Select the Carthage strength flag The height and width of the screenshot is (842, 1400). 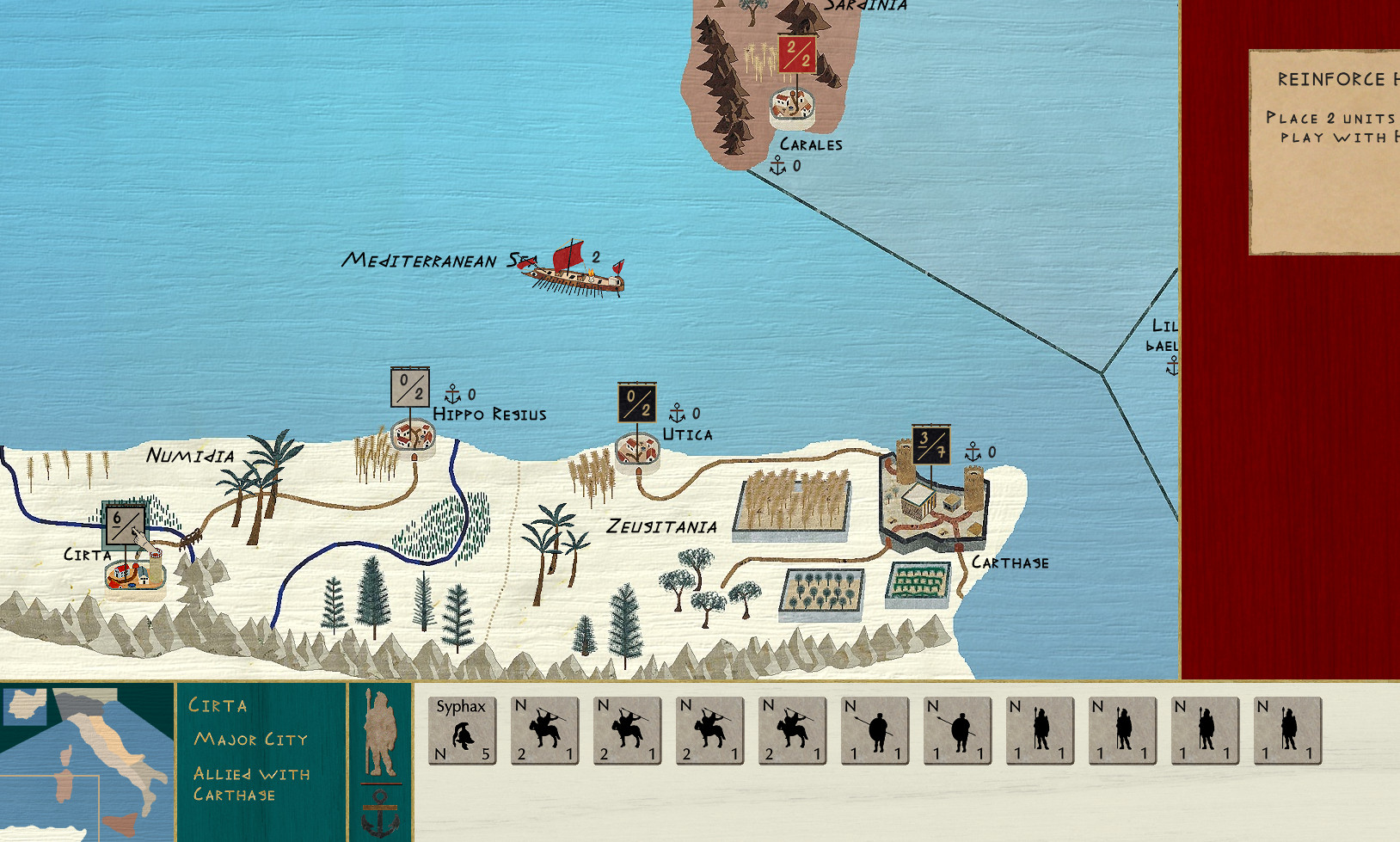[930, 445]
